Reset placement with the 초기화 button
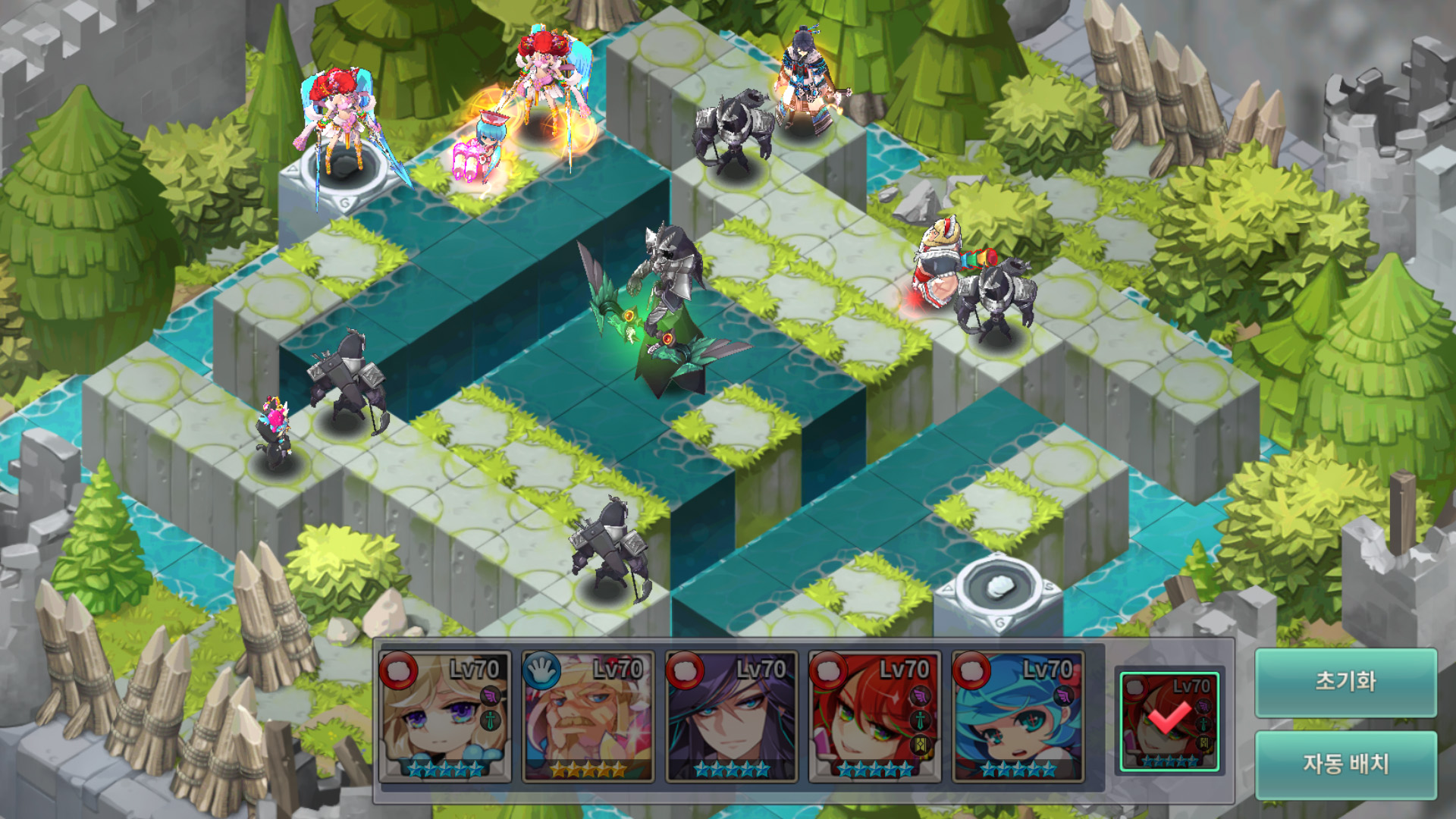This screenshot has height=819, width=1456. pyautogui.click(x=1345, y=682)
